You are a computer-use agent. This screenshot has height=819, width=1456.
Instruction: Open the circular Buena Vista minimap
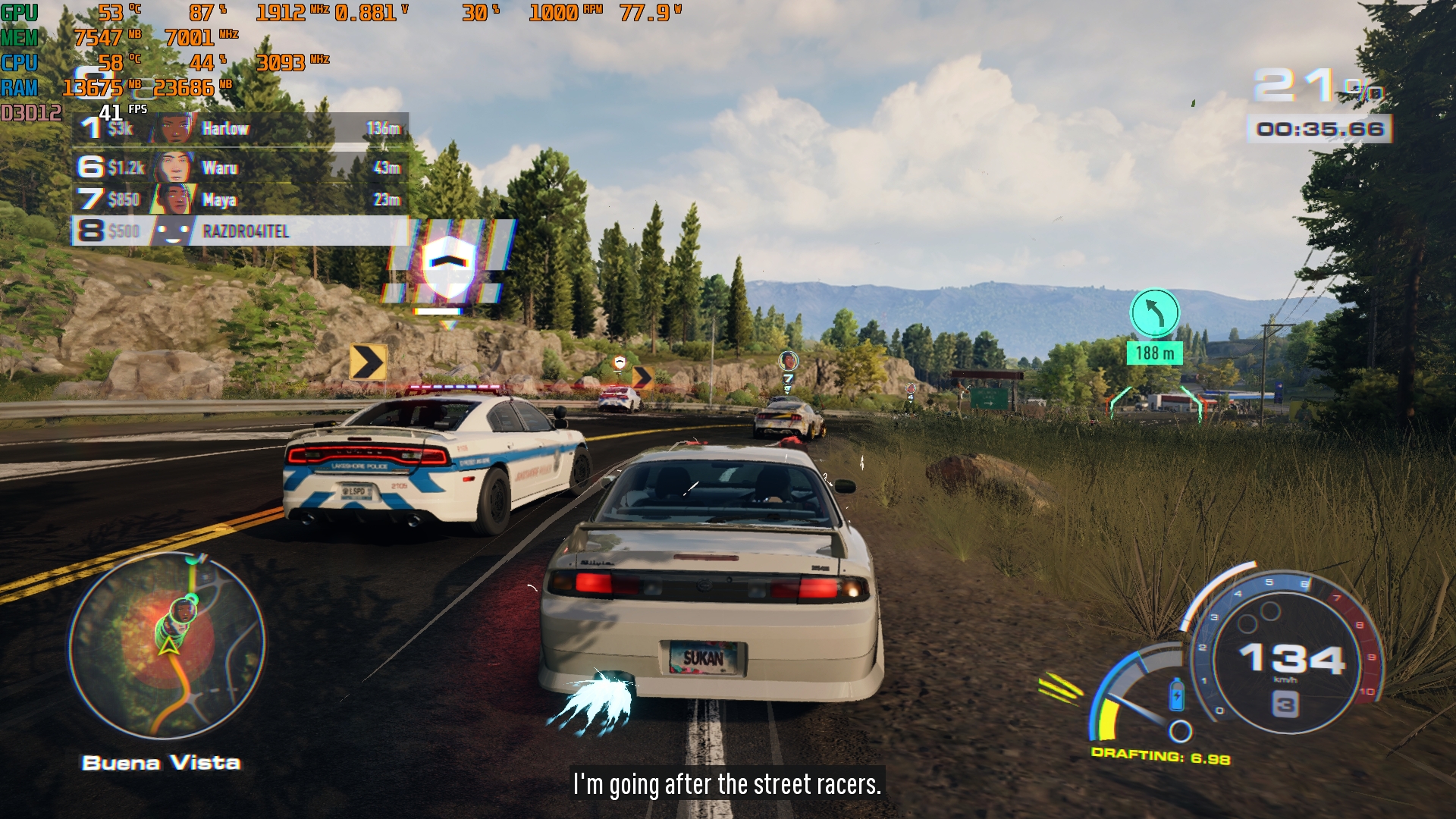click(167, 646)
